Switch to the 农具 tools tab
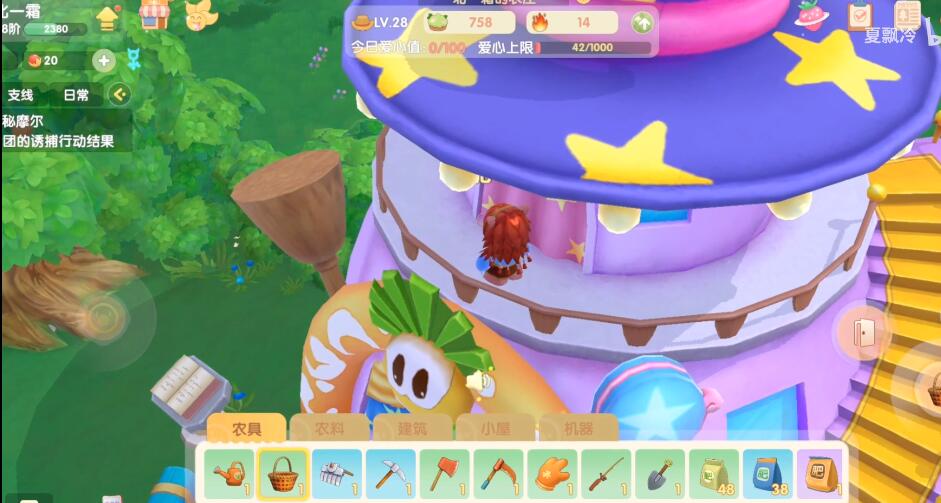Screen dimensions: 941x503 247,429
